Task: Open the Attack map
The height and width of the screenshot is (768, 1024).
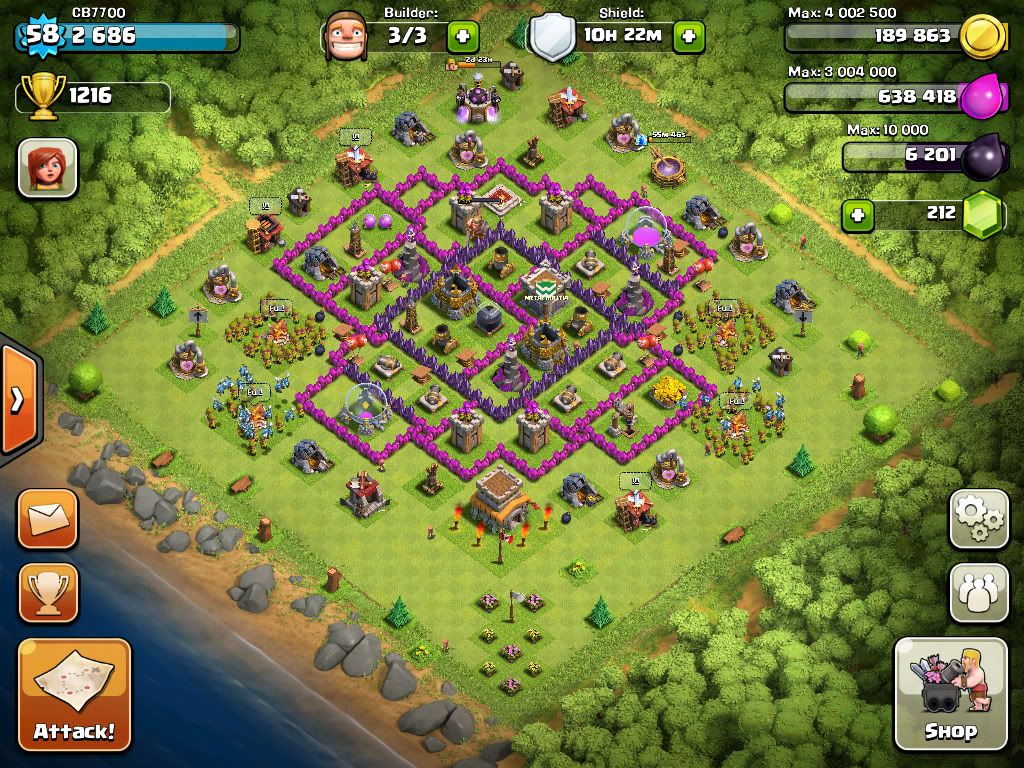Action: coord(74,694)
